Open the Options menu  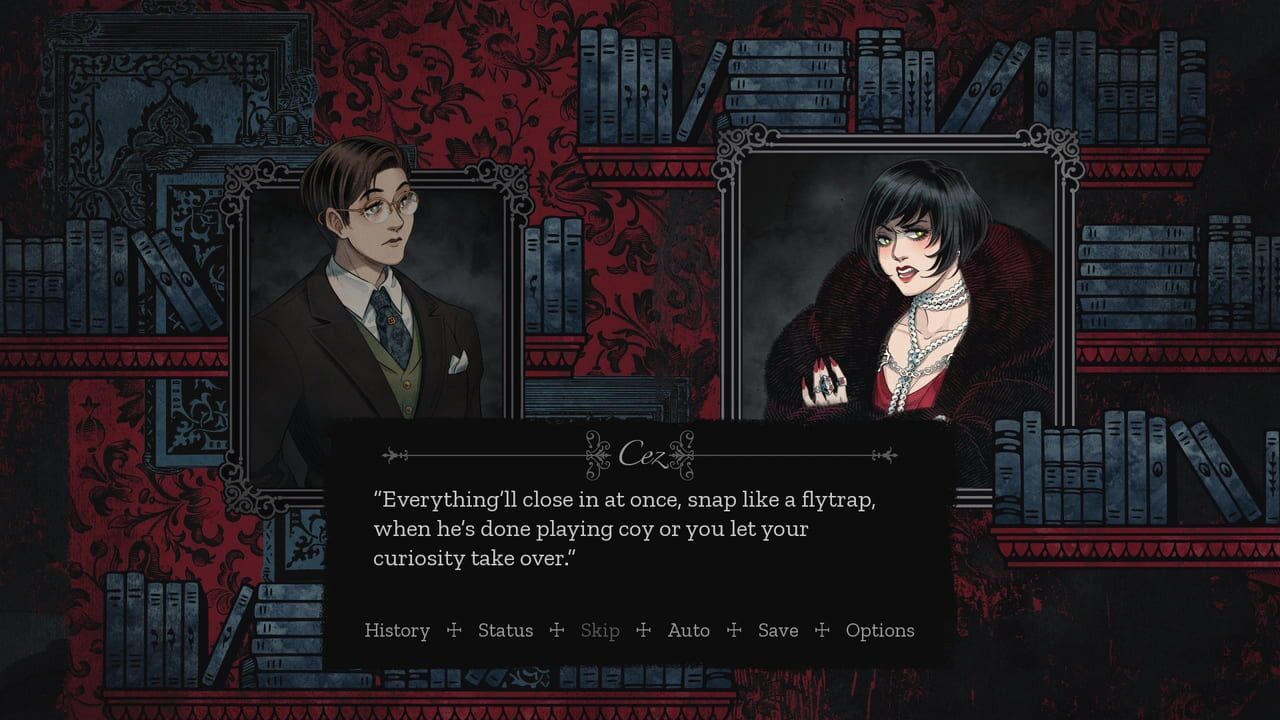(880, 631)
